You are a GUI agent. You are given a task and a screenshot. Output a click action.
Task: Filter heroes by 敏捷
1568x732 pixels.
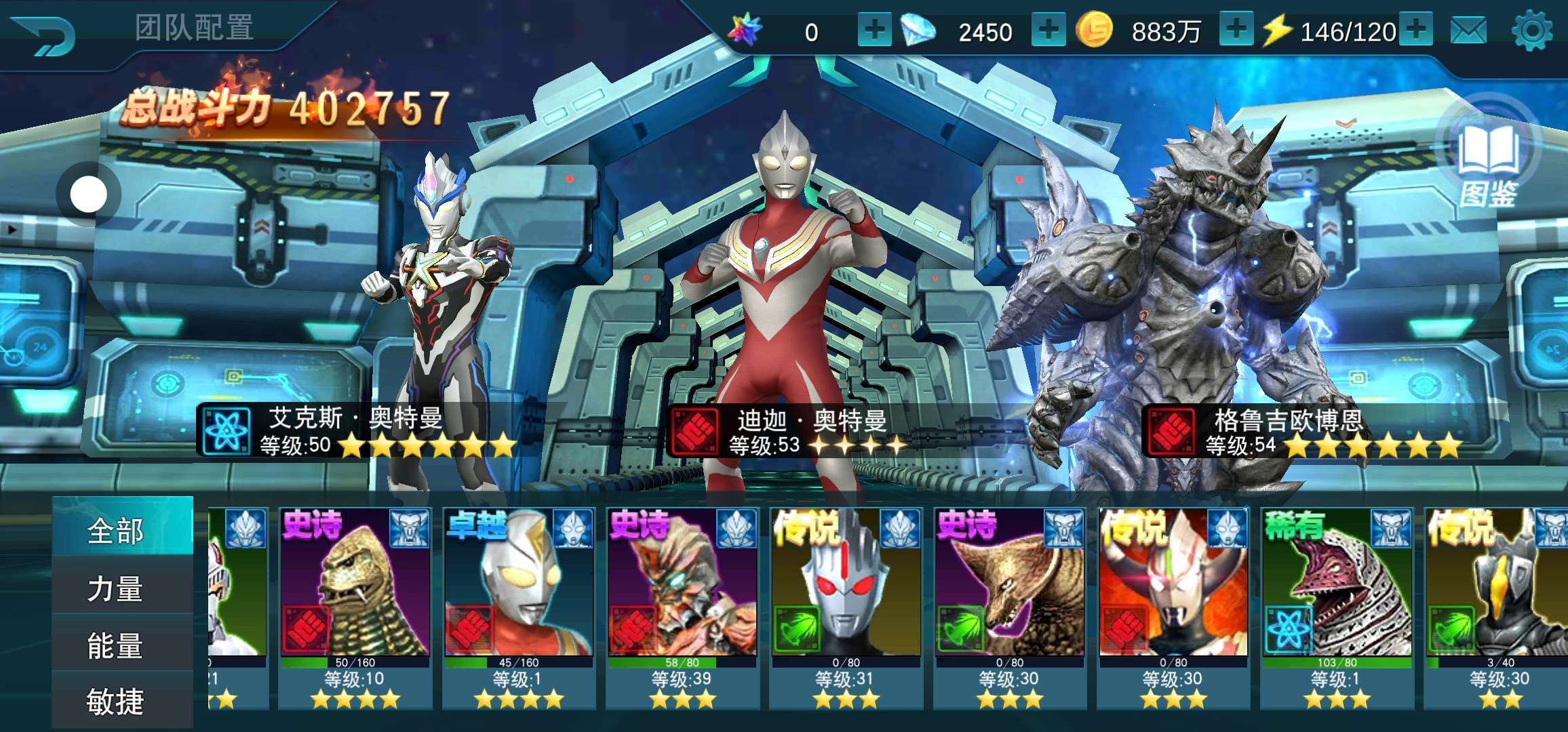point(115,701)
